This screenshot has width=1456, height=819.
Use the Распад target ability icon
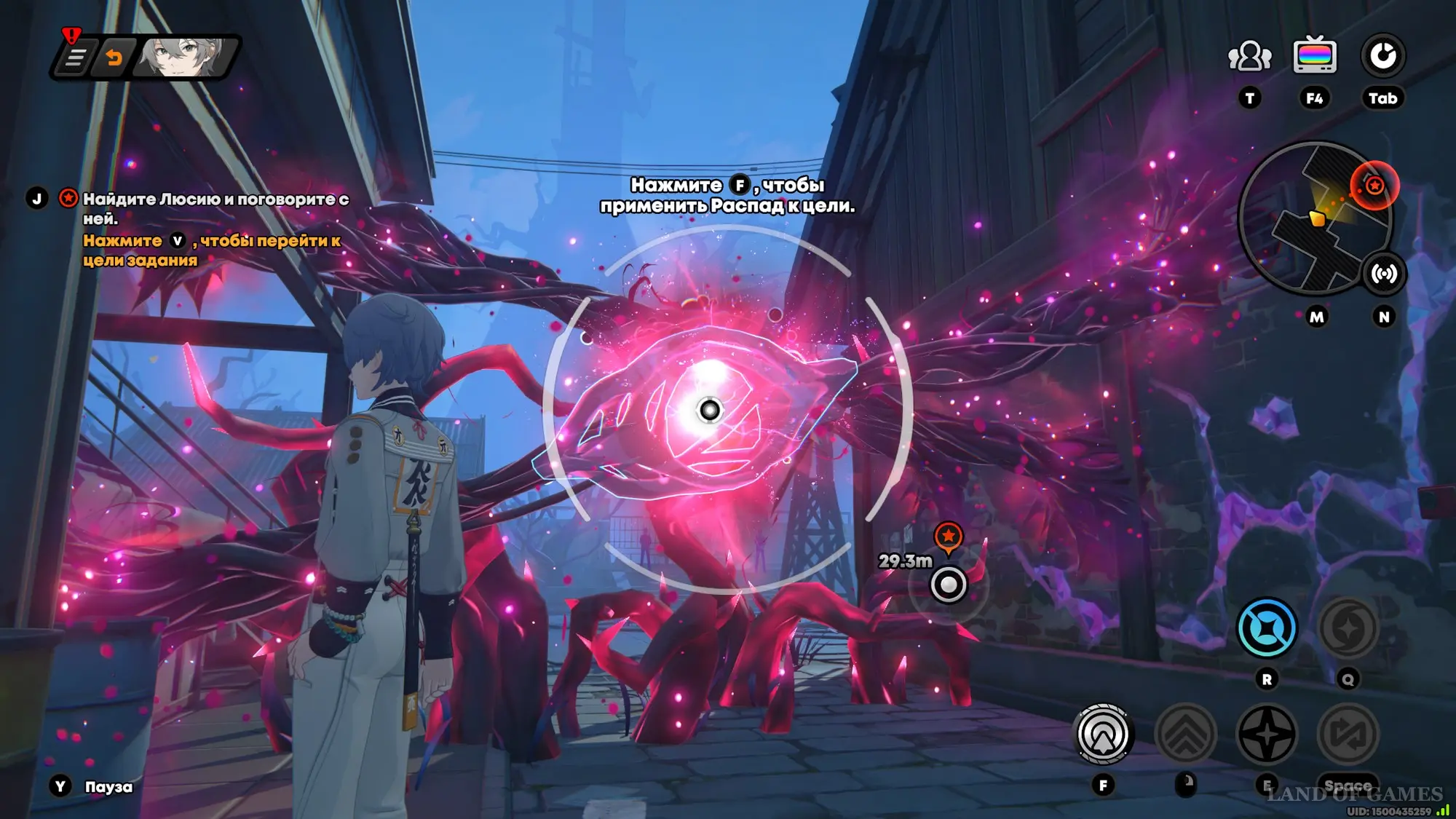1103,735
